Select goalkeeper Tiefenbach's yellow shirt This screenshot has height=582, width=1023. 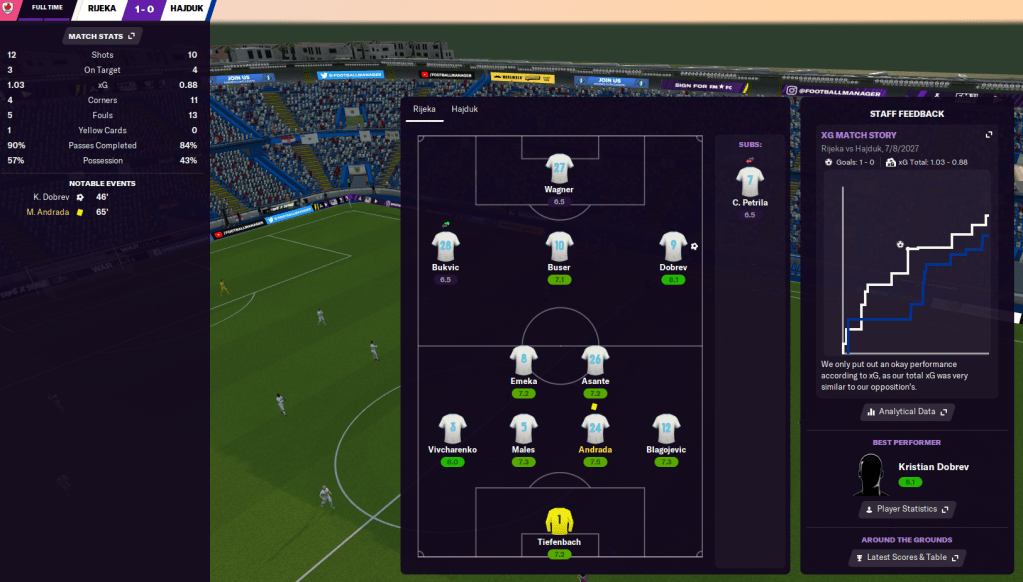click(558, 521)
